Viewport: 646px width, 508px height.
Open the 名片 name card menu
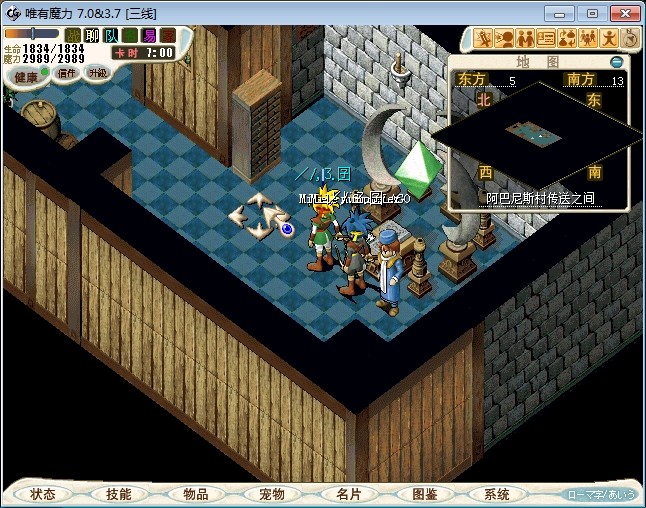pyautogui.click(x=347, y=494)
